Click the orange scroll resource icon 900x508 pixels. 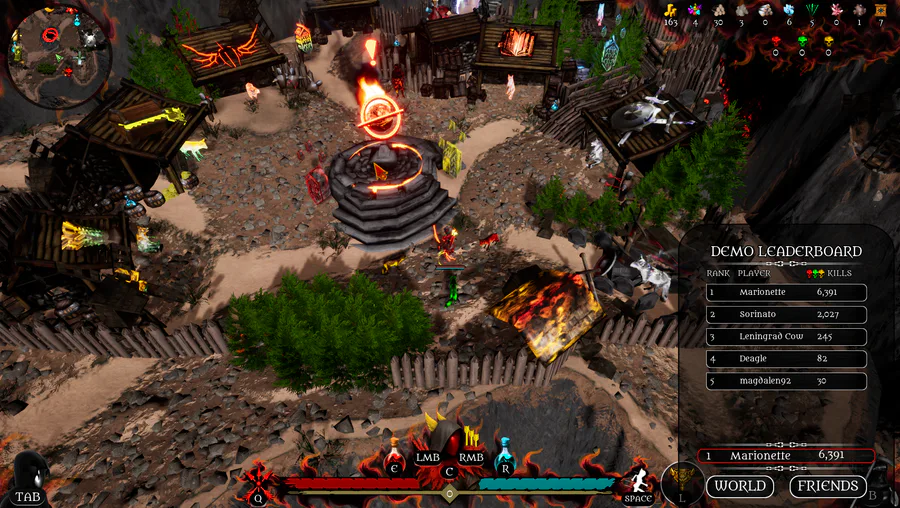(x=880, y=9)
